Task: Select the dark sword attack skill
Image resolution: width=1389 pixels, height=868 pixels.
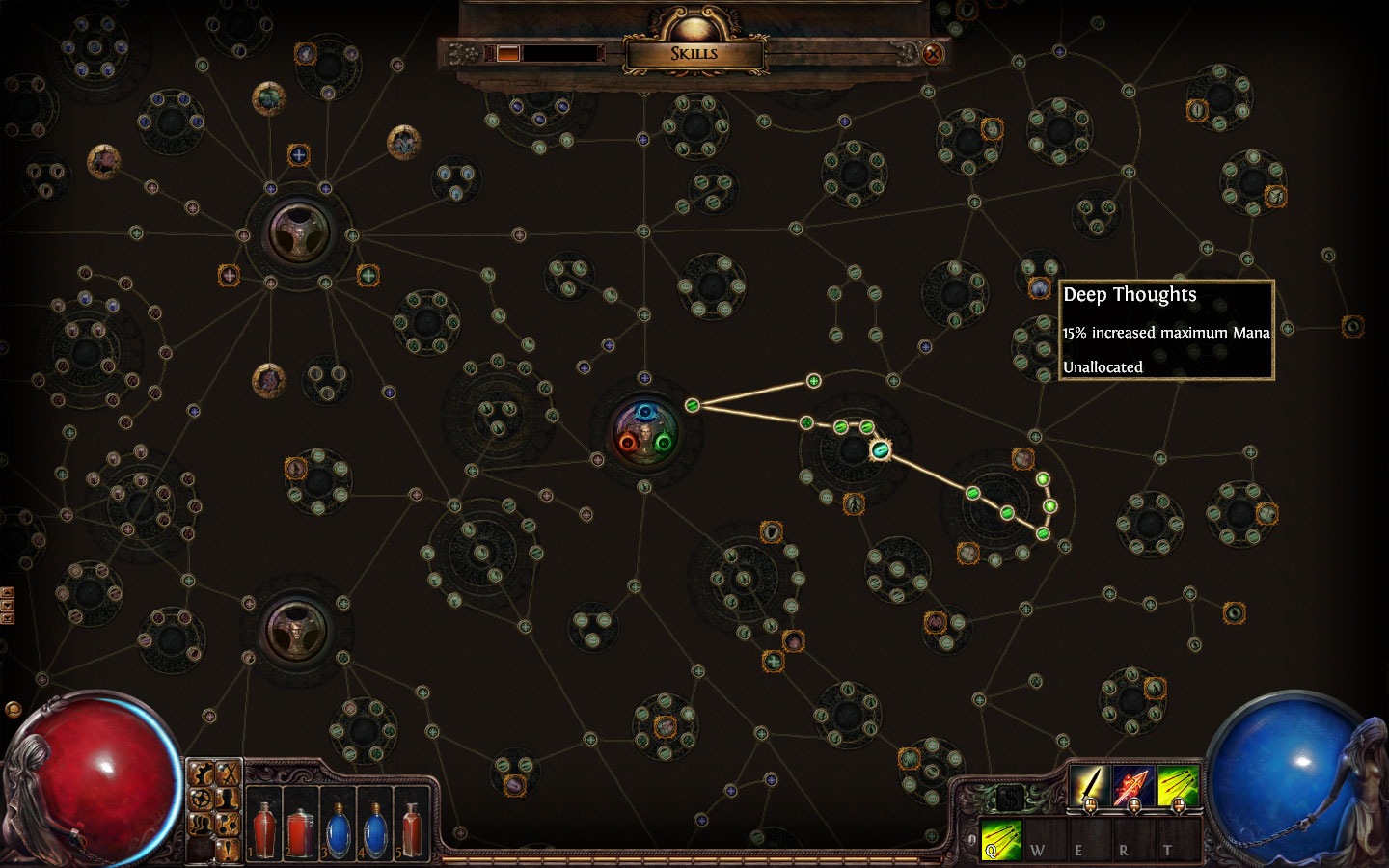Action: (x=1090, y=786)
